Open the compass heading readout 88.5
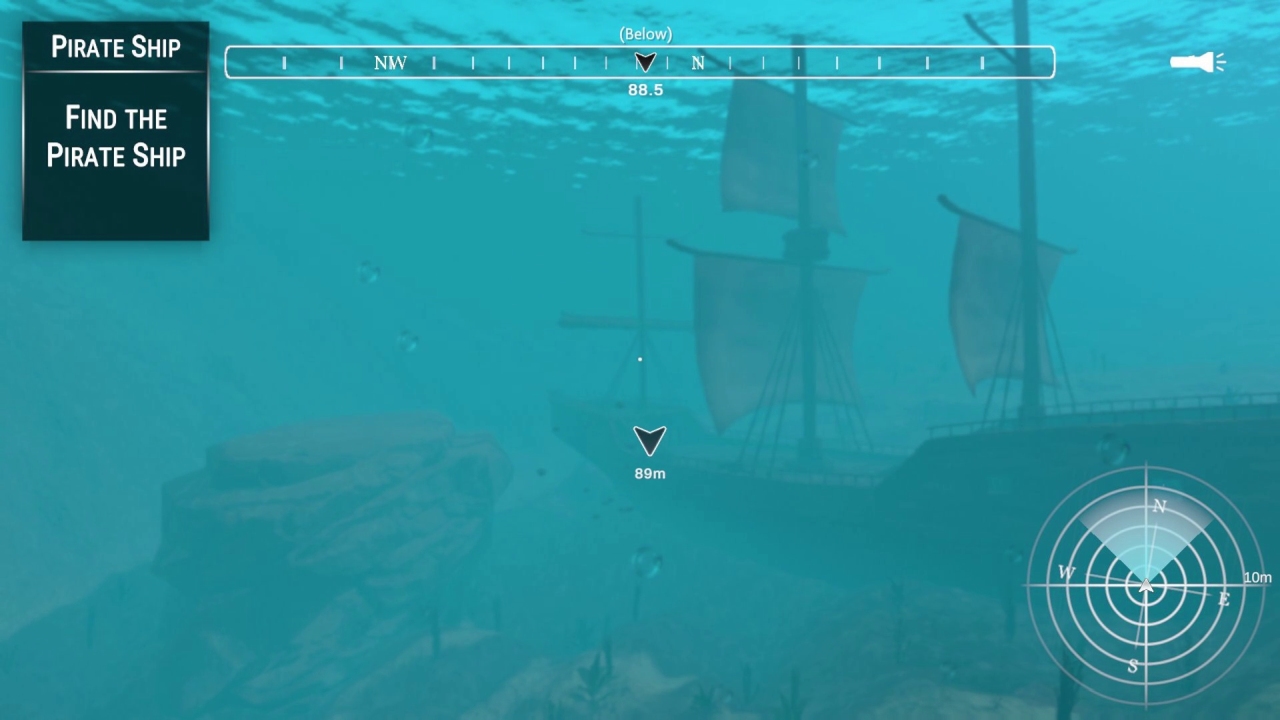 click(645, 89)
